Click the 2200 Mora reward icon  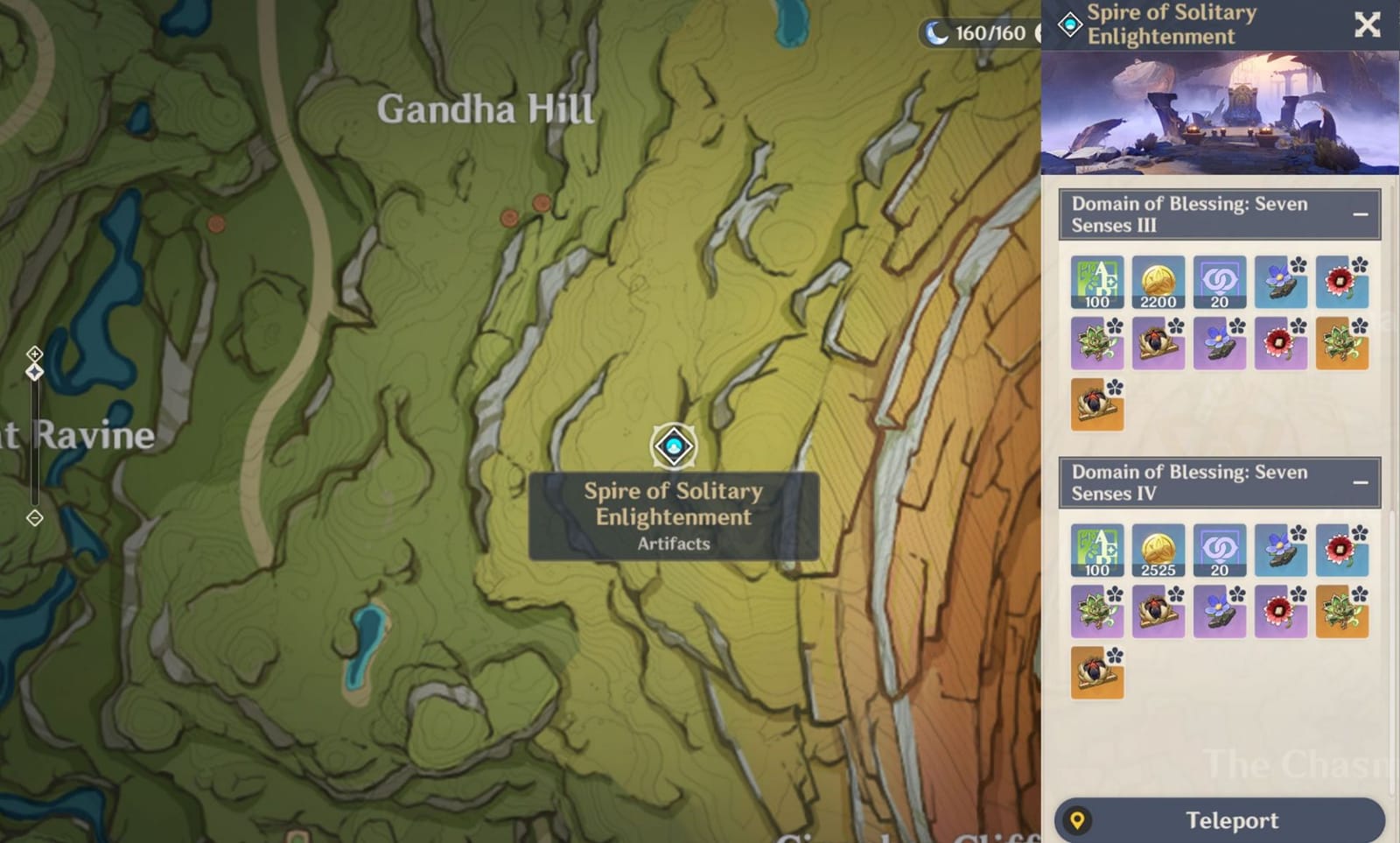click(1158, 282)
